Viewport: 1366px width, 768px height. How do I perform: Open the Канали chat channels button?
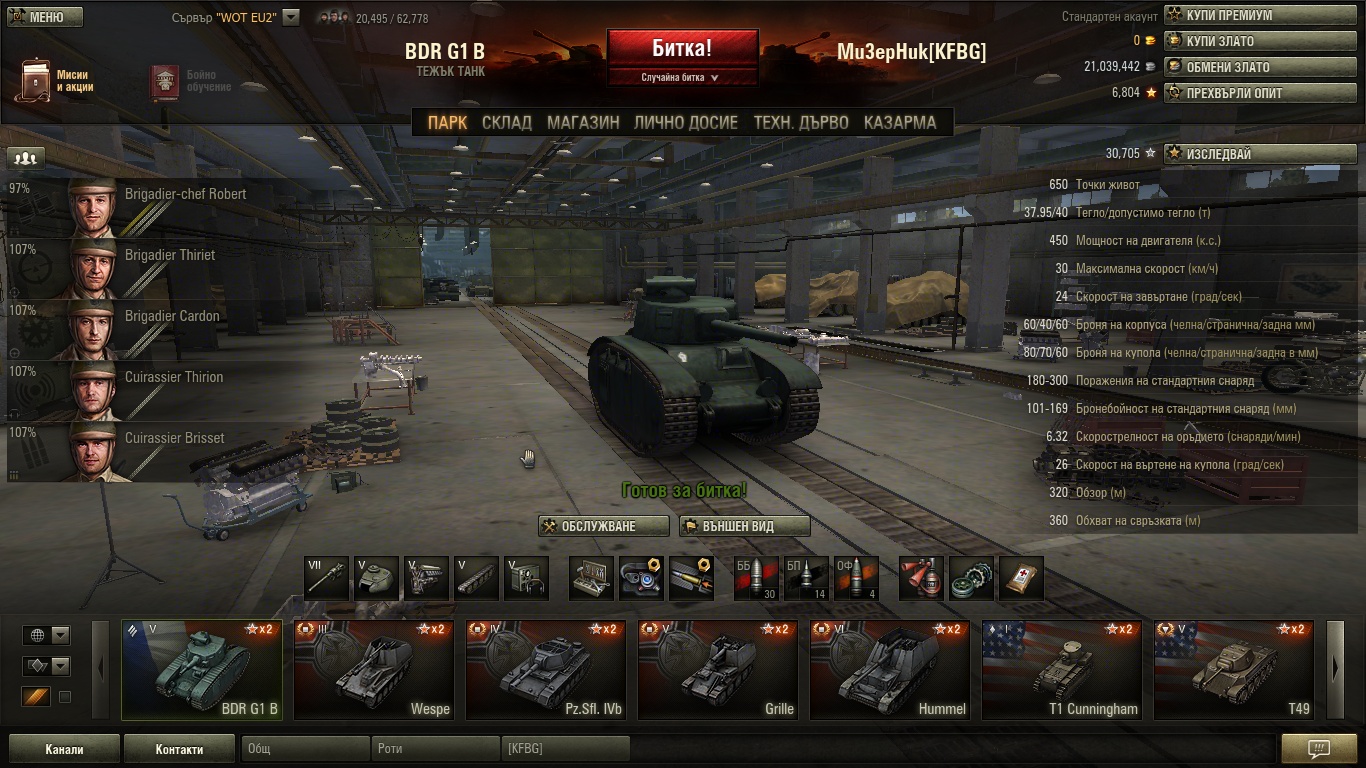(x=64, y=749)
